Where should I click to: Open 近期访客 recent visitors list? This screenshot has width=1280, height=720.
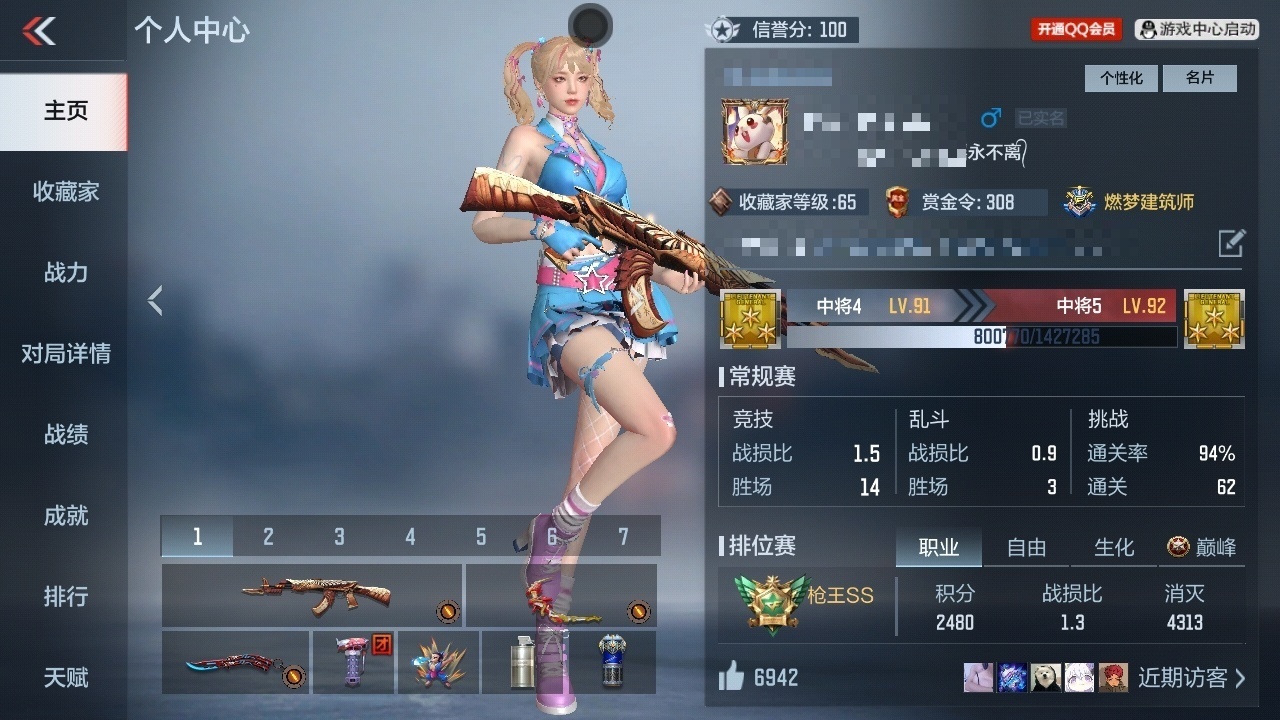pyautogui.click(x=1191, y=678)
